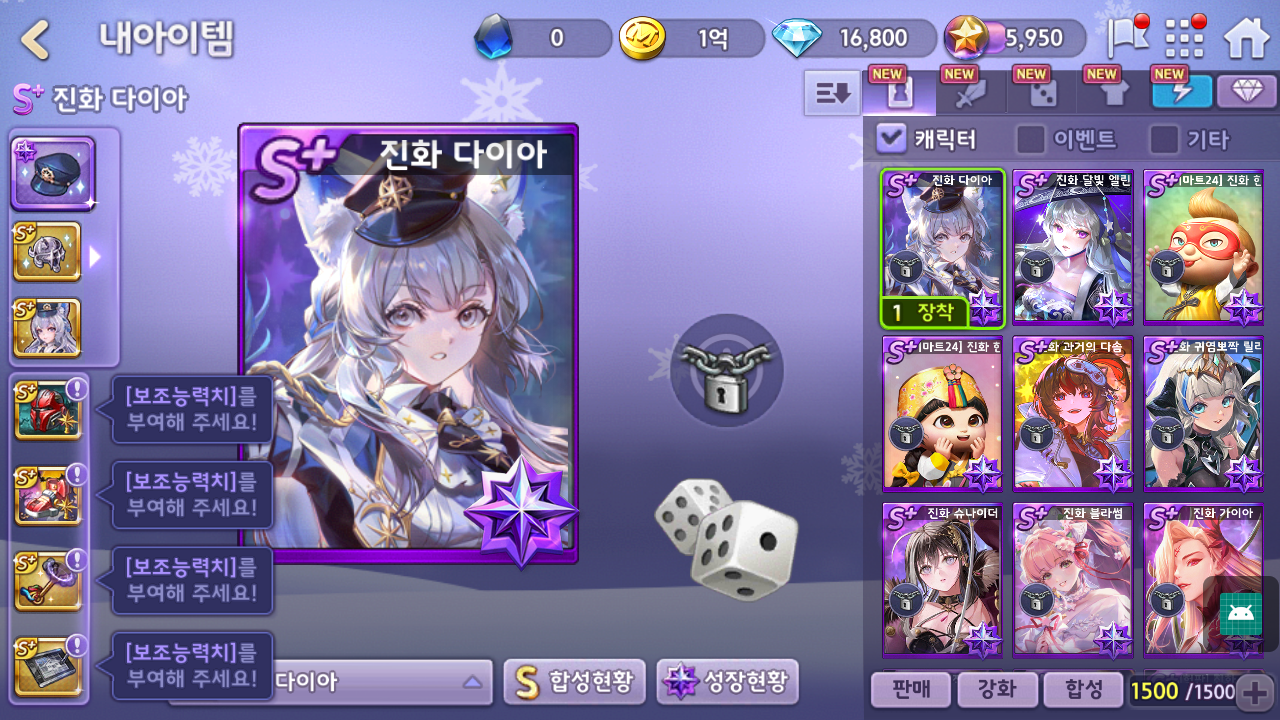Toggle the 캐릭터 checkbox
Image resolution: width=1280 pixels, height=720 pixels.
point(891,138)
